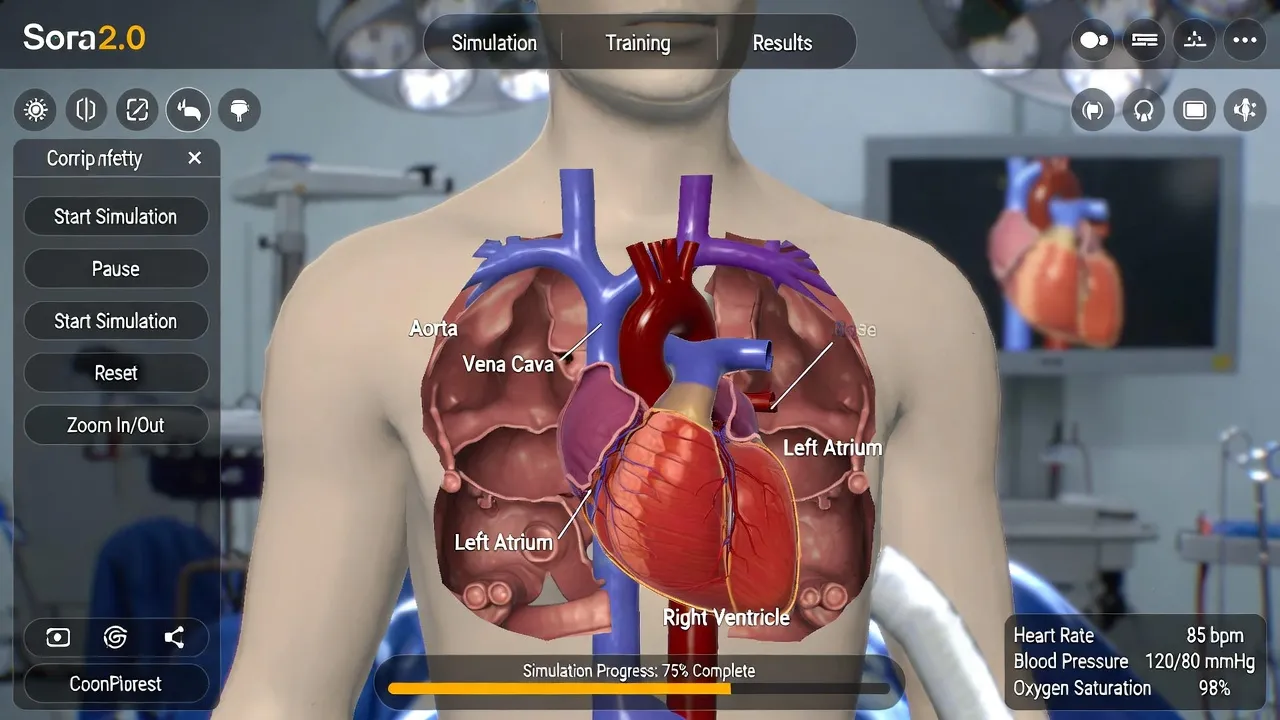Toggle the split-view icon
The width and height of the screenshot is (1280, 720).
click(86, 110)
